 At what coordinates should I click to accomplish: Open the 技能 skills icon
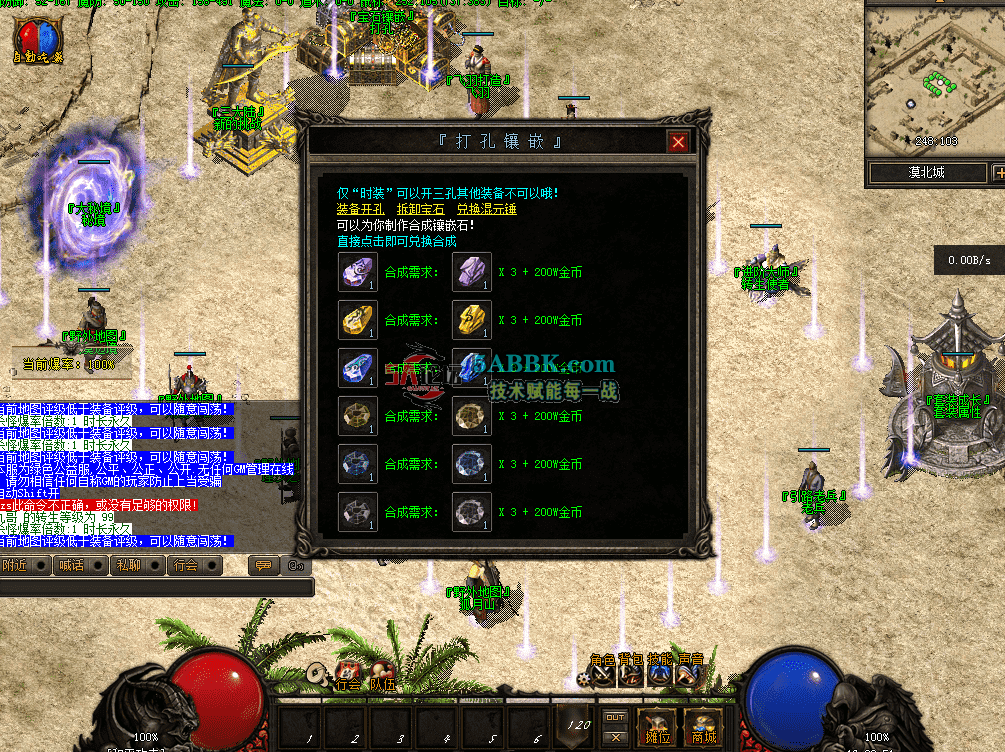pos(659,676)
